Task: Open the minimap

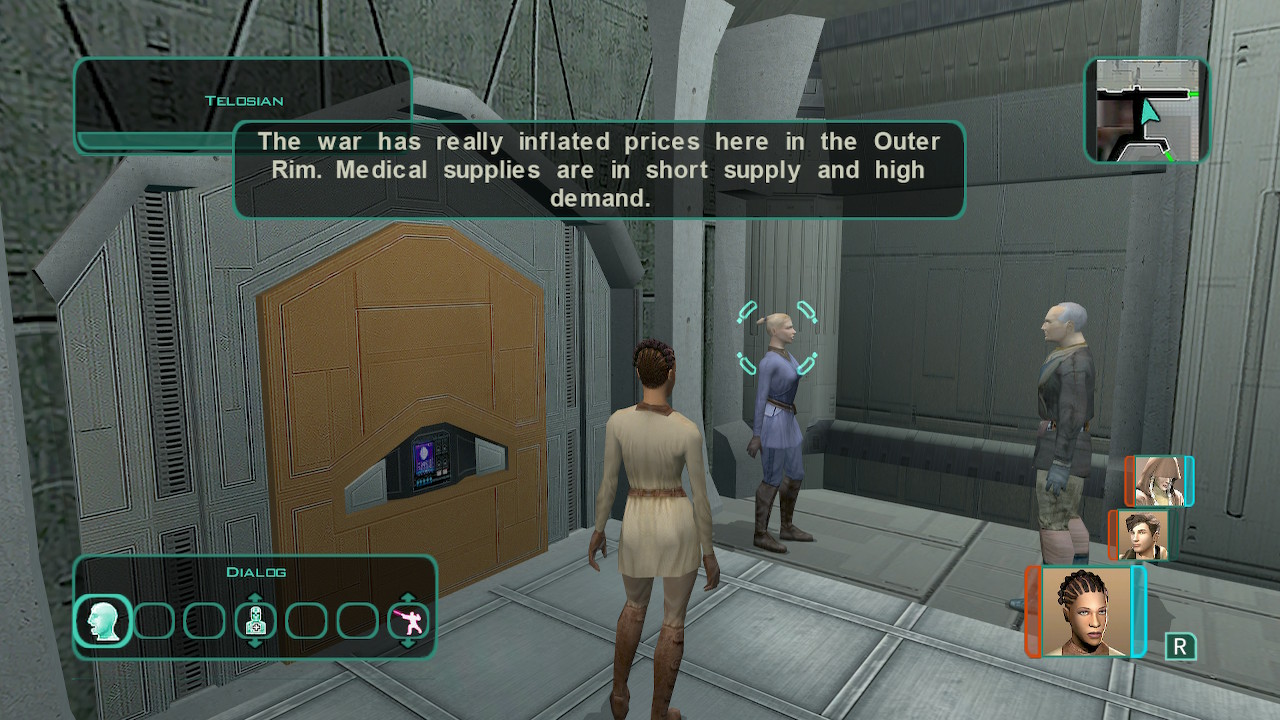Action: coord(1146,110)
